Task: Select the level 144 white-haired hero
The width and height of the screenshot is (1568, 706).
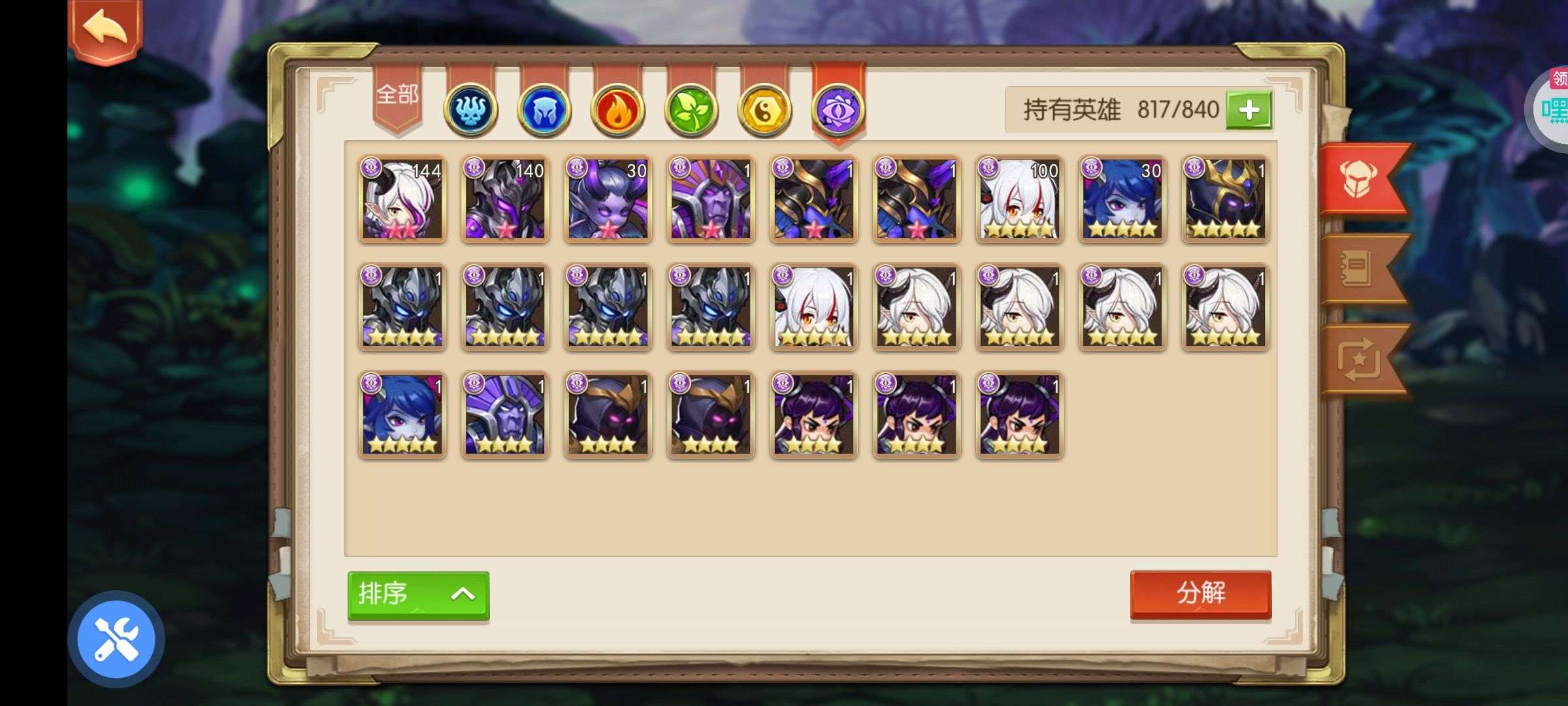Action: pyautogui.click(x=402, y=199)
